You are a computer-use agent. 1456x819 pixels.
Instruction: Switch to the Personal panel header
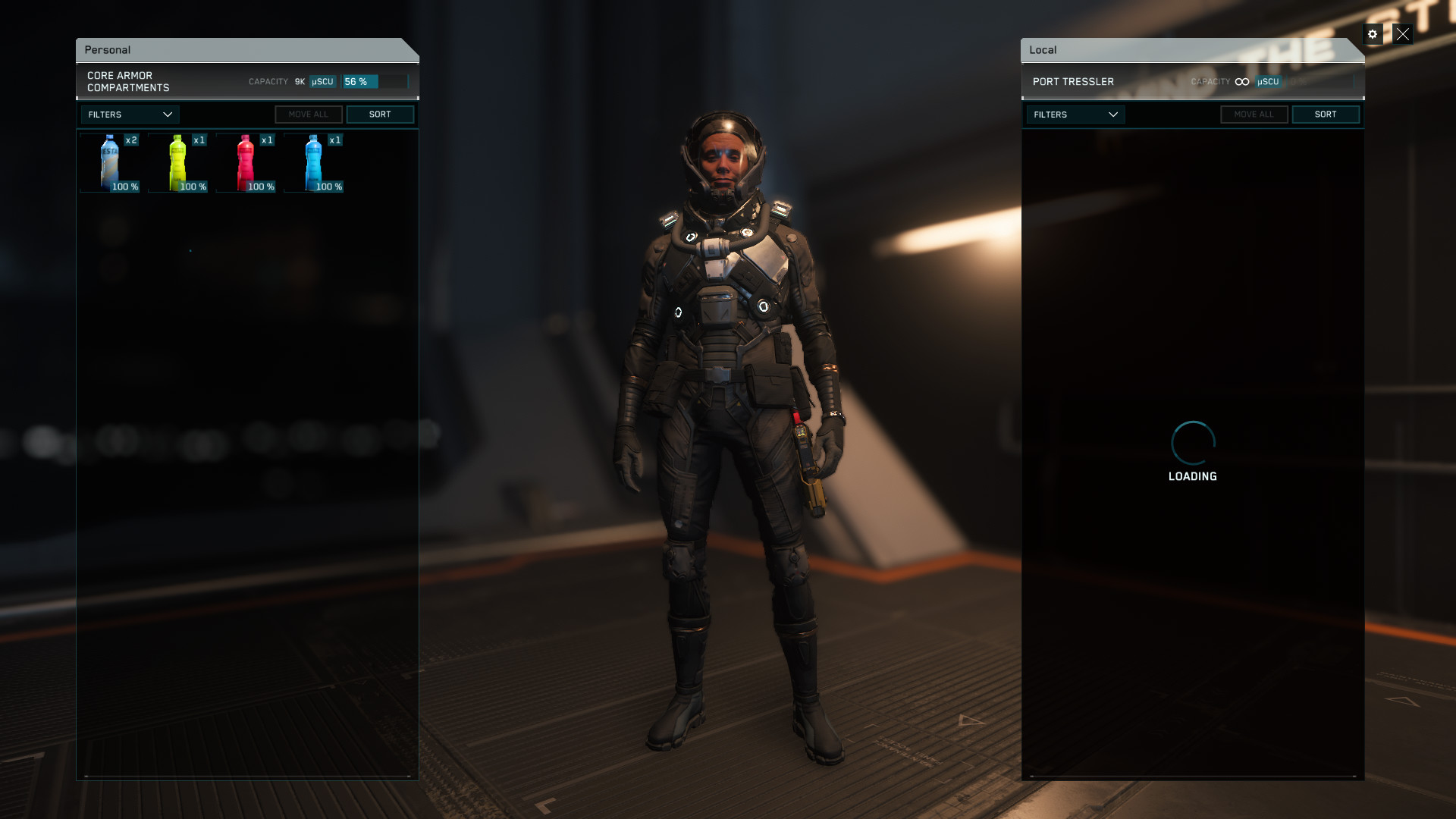click(x=108, y=49)
